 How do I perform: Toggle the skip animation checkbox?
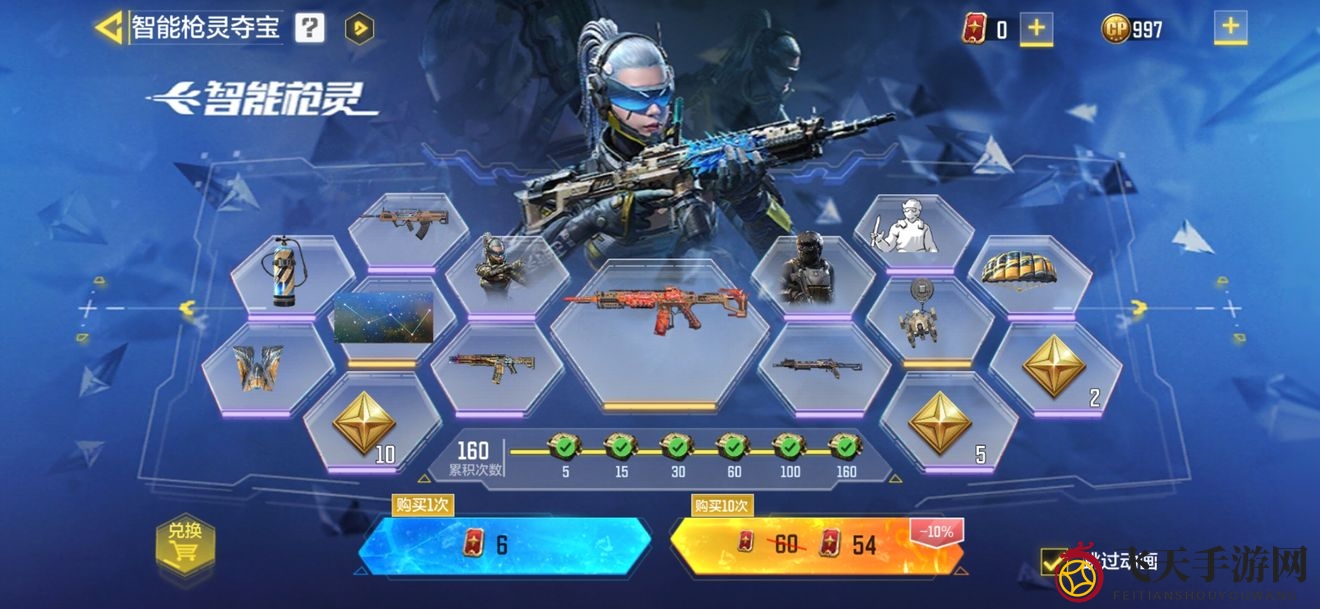coord(1053,562)
